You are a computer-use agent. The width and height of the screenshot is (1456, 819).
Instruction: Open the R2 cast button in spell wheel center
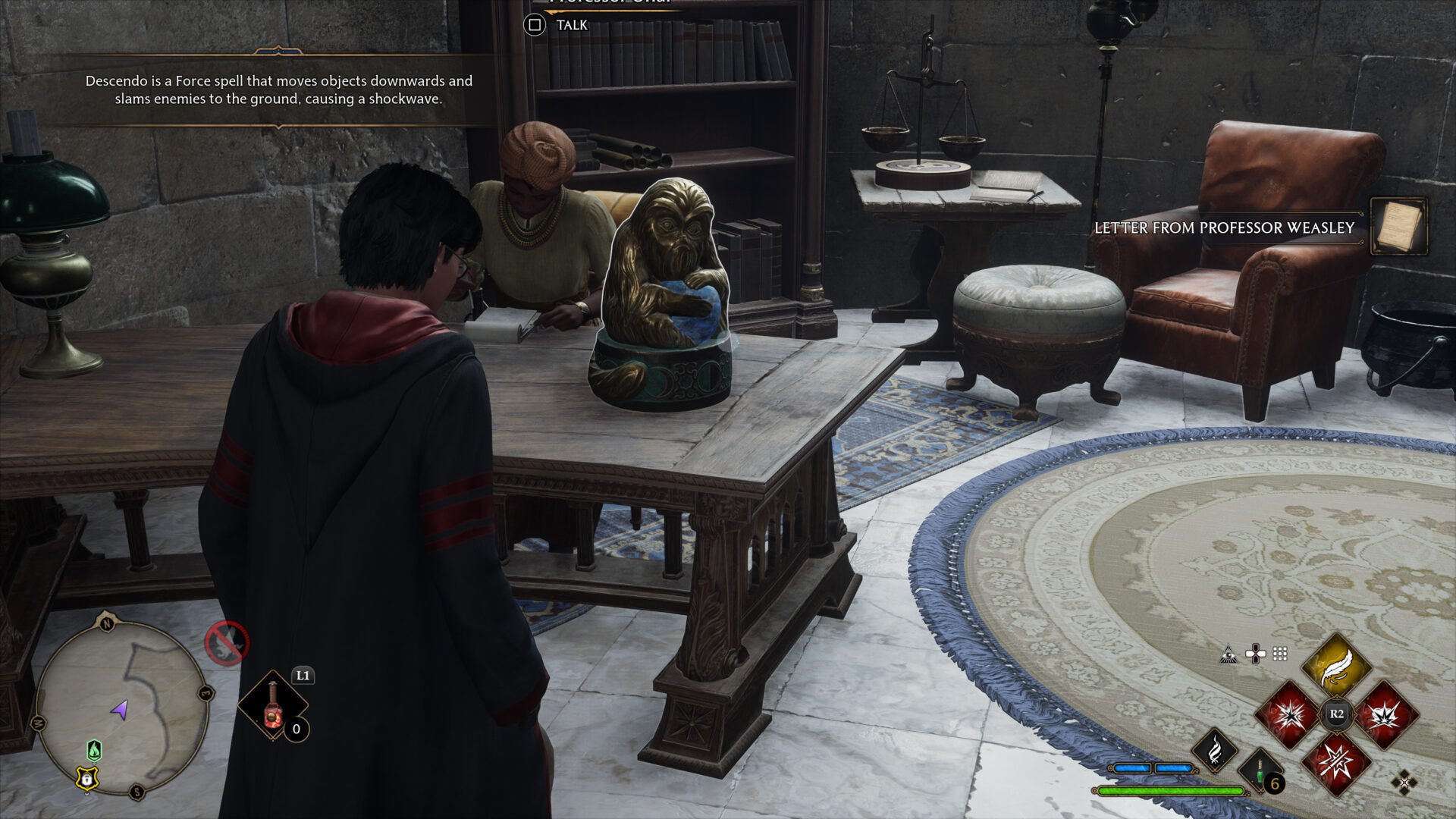pos(1336,713)
